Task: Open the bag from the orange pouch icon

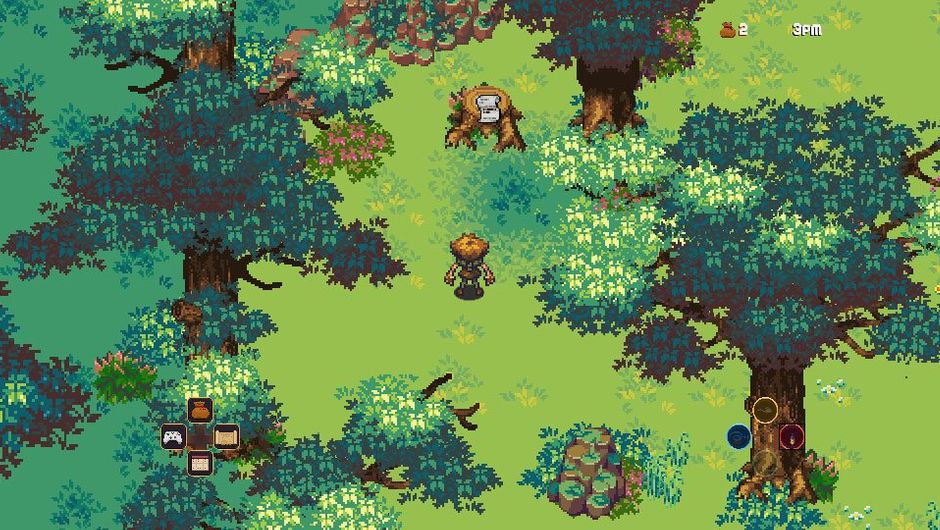Action: click(200, 410)
